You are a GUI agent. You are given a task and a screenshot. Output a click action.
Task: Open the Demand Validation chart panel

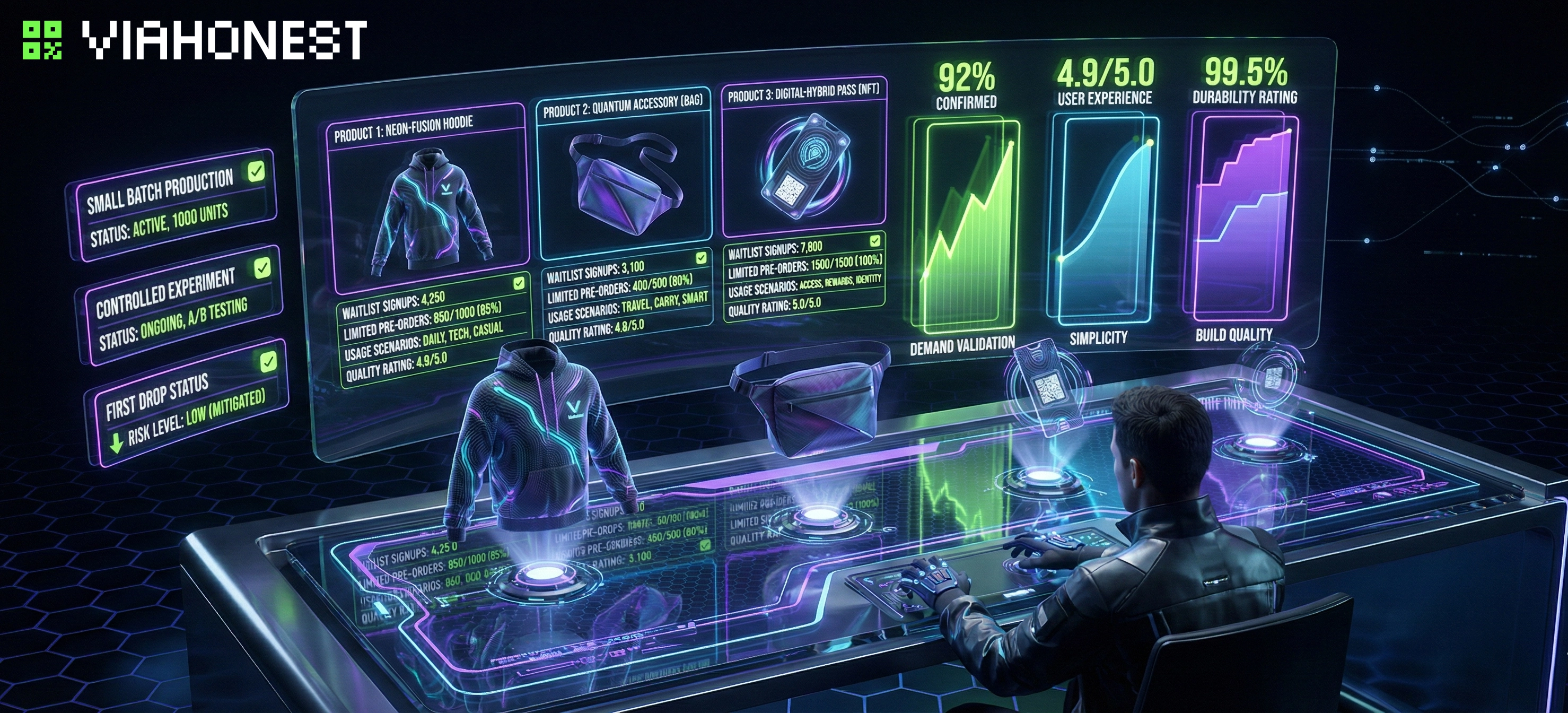pos(963,225)
